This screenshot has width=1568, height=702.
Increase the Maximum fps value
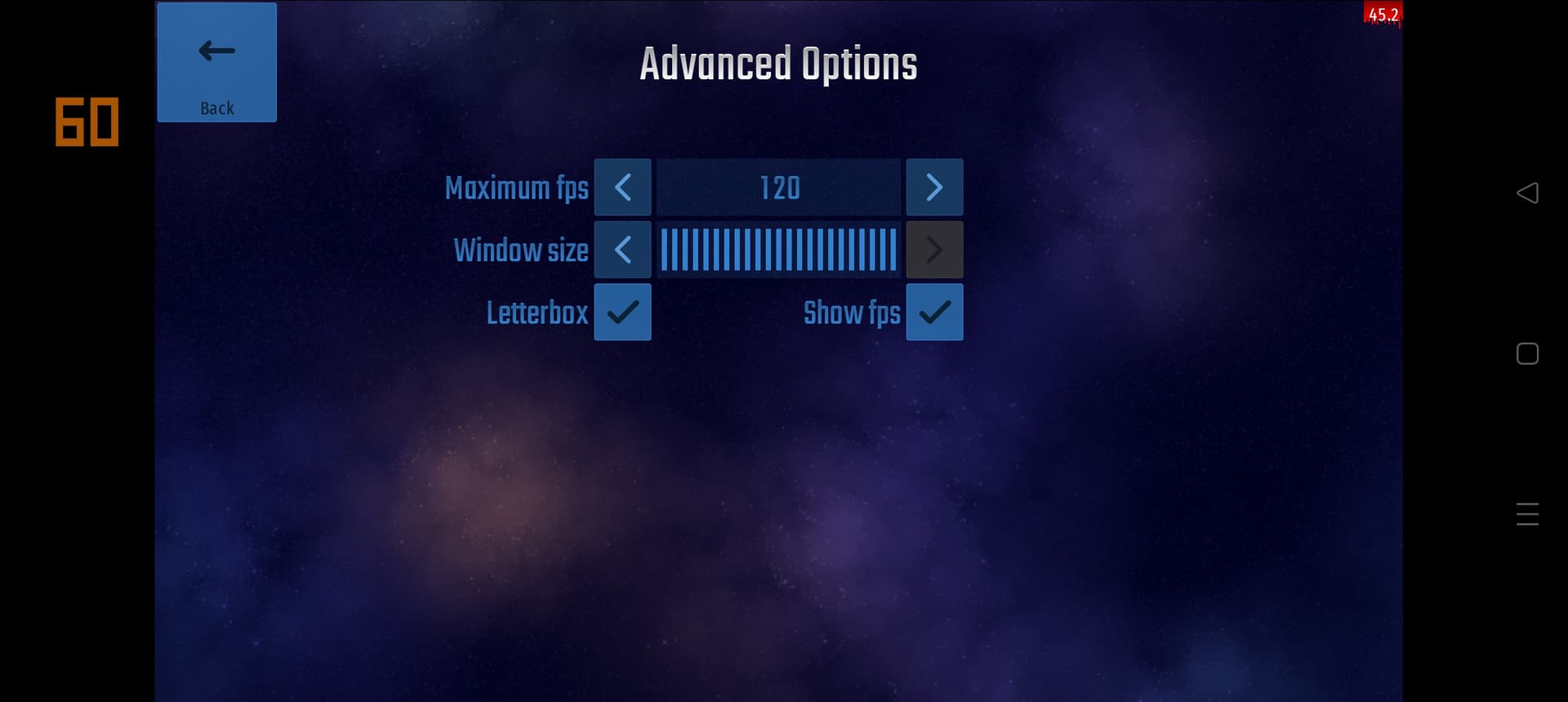coord(934,188)
